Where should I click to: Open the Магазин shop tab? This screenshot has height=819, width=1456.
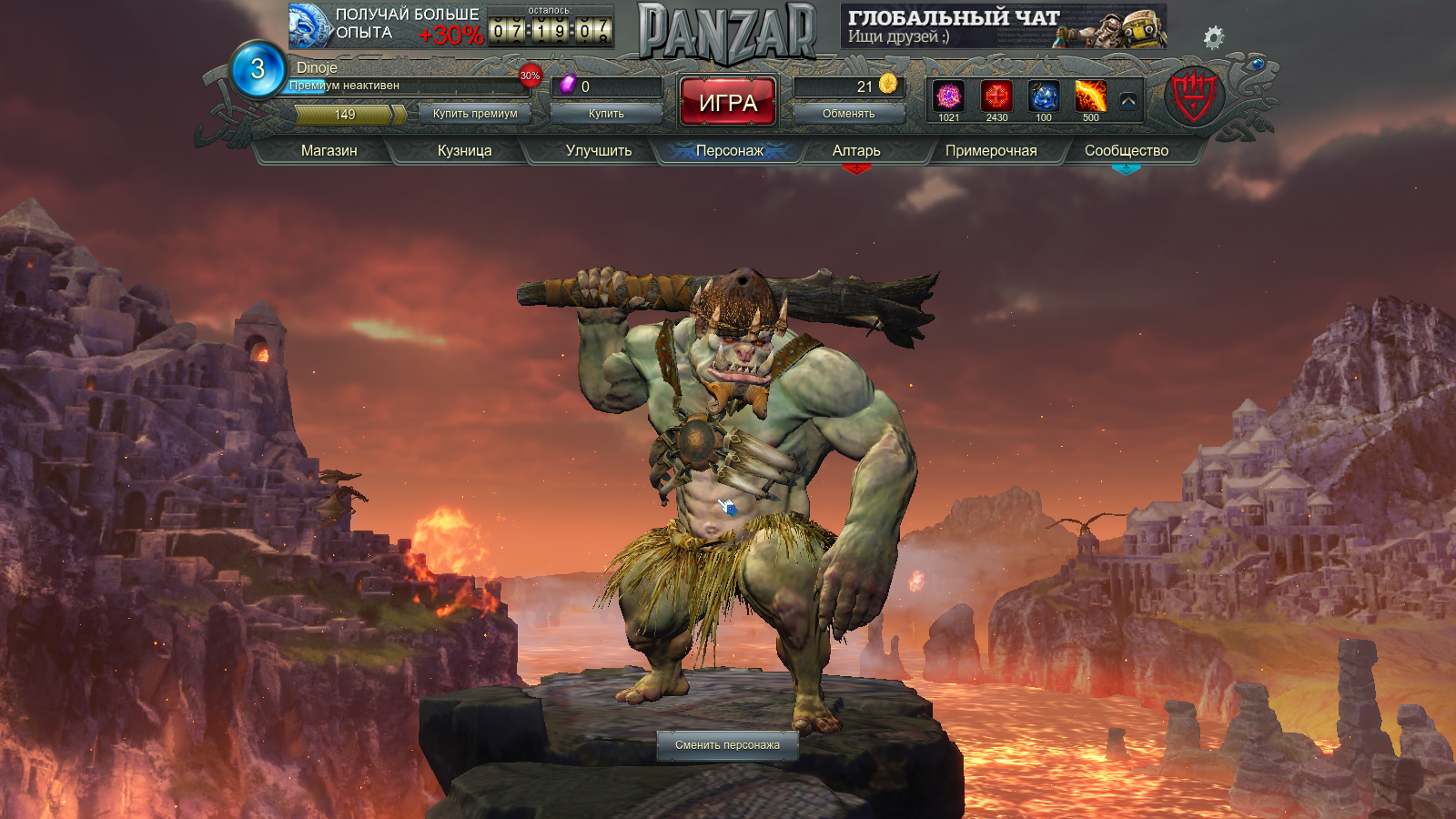click(329, 150)
